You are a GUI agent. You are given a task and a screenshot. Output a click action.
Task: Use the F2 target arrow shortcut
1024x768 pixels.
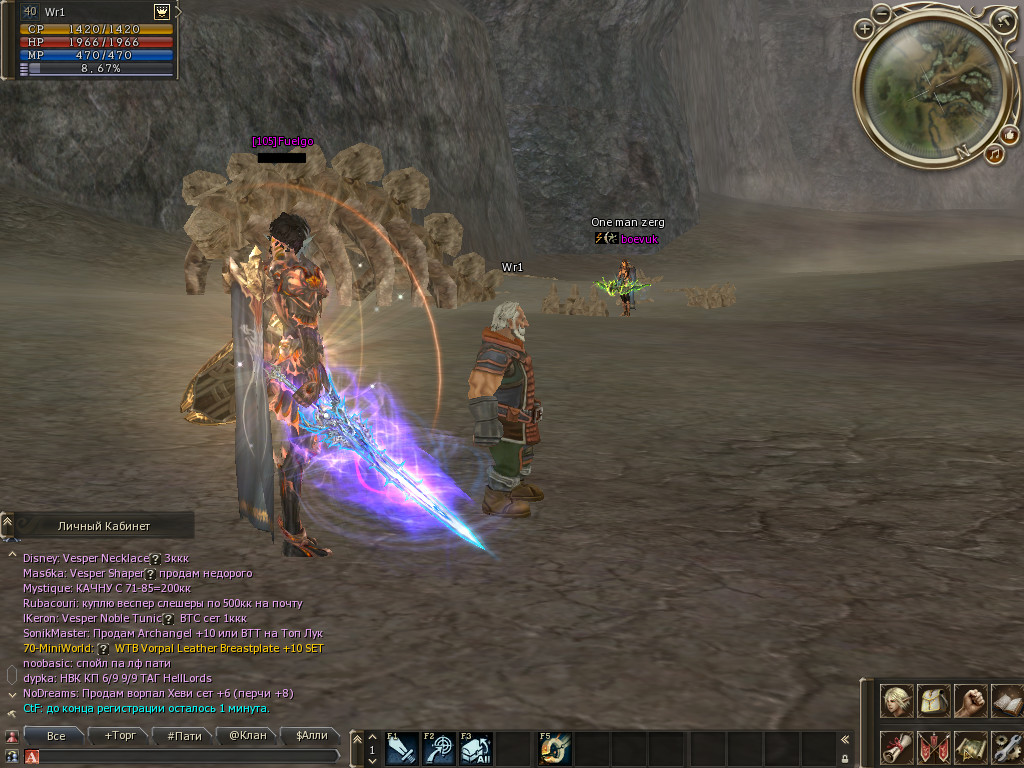click(439, 748)
